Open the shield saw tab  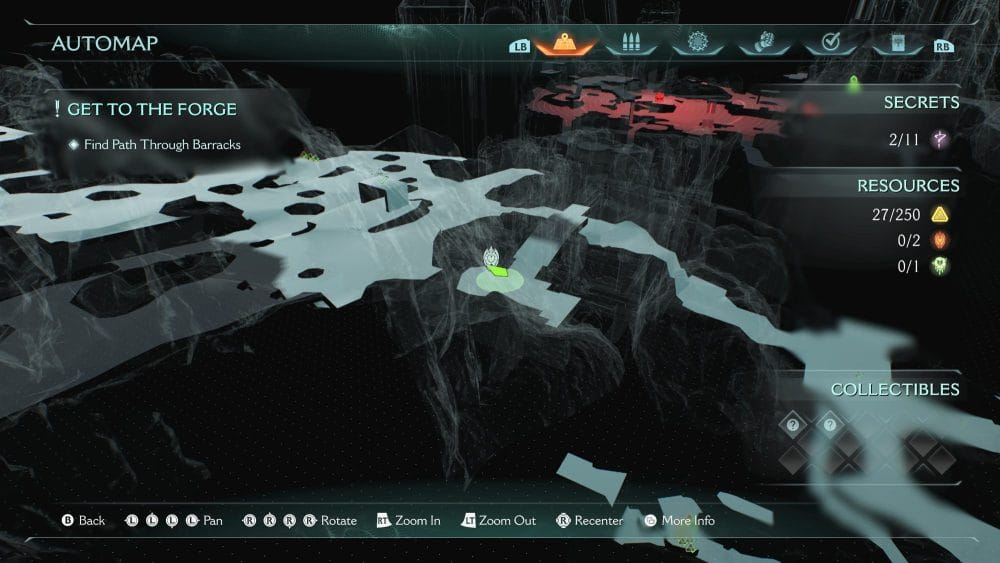pyautogui.click(x=696, y=43)
